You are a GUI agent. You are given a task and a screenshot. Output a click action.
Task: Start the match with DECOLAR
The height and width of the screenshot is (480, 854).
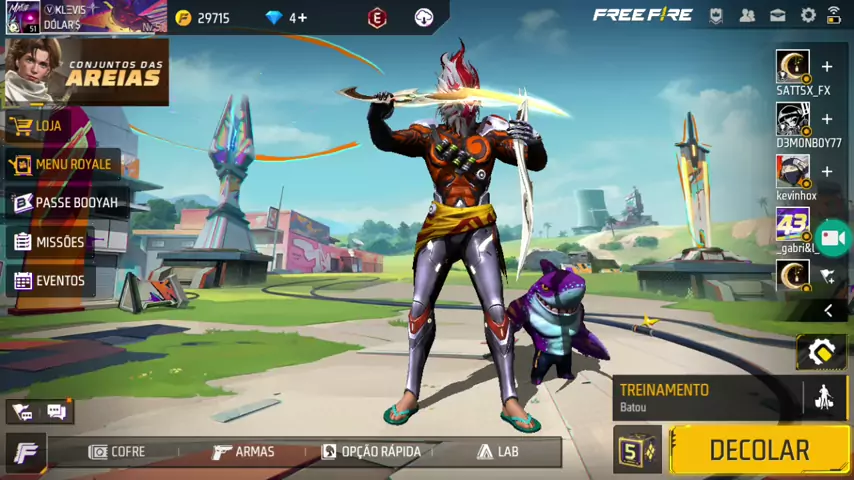[x=758, y=450]
